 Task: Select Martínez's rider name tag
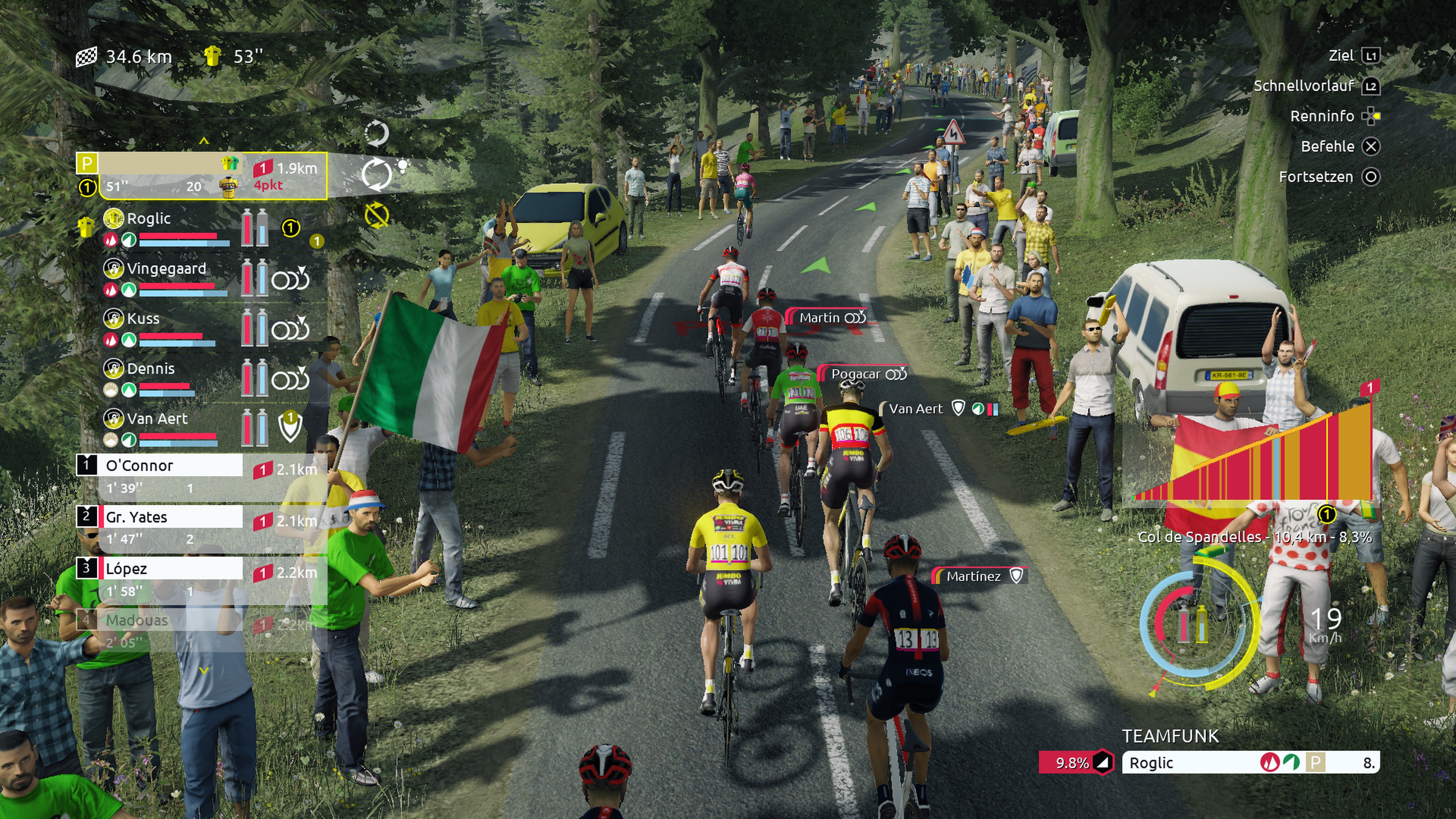pos(978,576)
